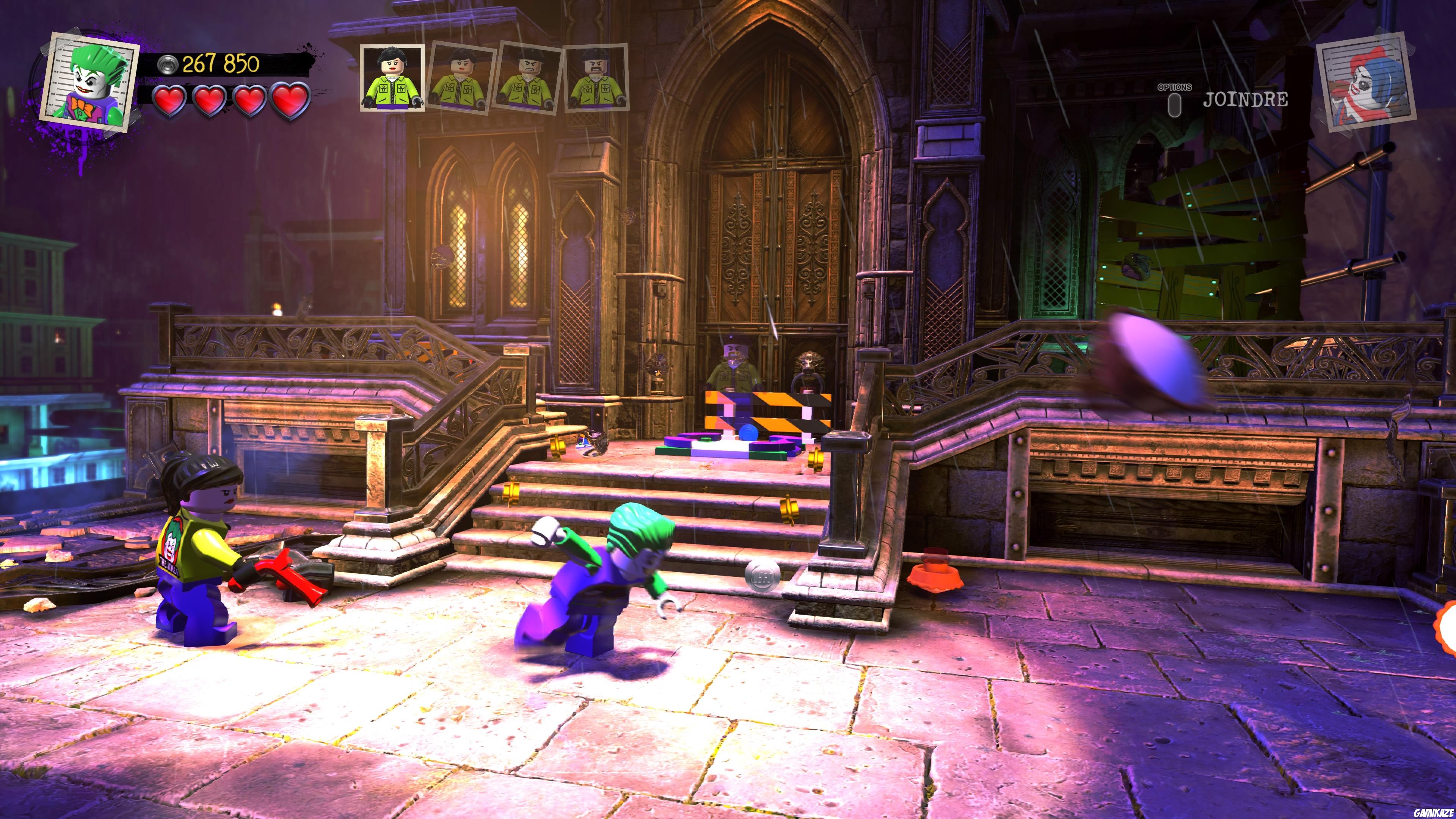Click the JOINDRE join label
This screenshot has width=1456, height=819.
point(1245,100)
